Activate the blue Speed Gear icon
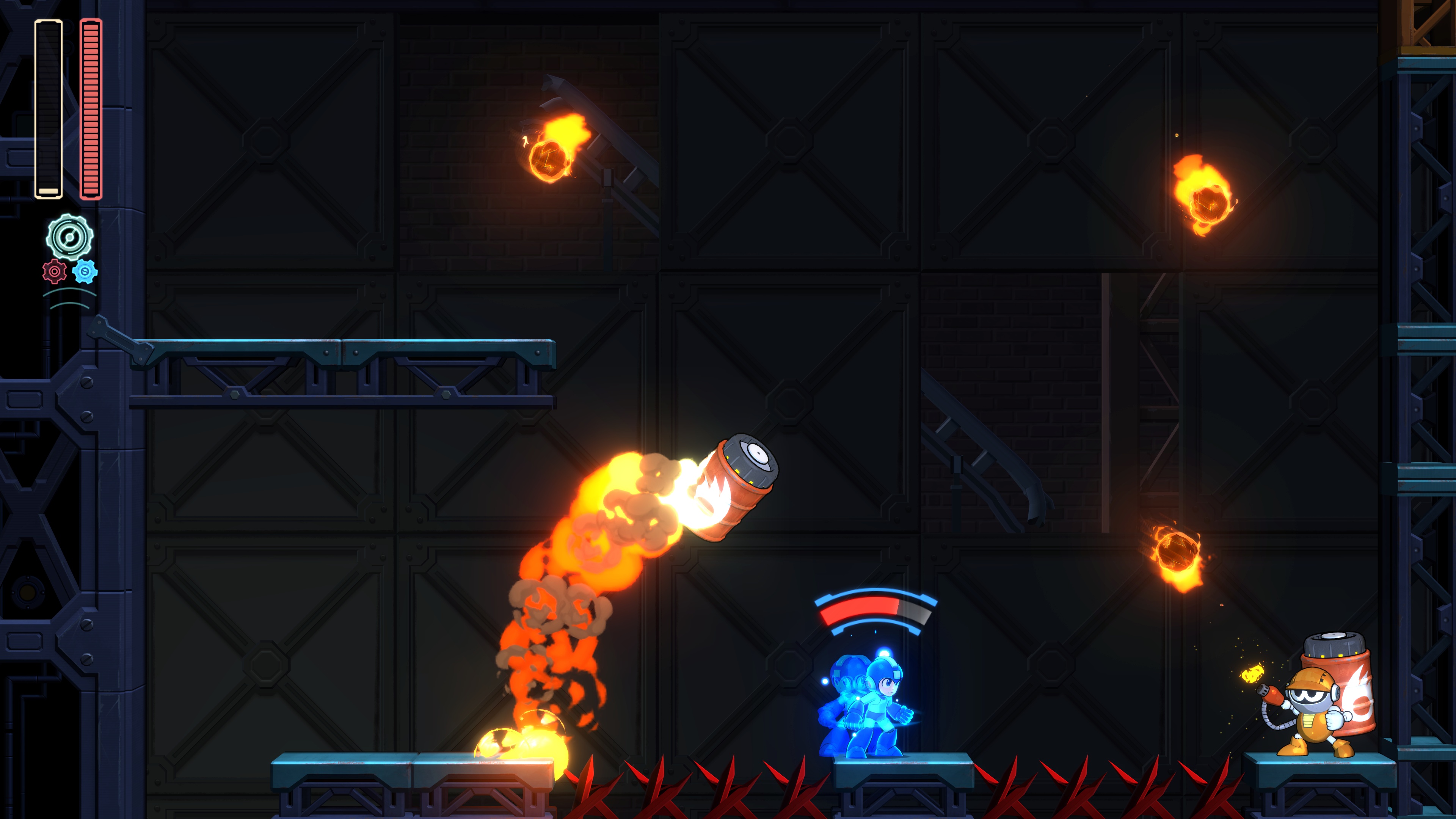This screenshot has width=1456, height=819. click(x=85, y=272)
